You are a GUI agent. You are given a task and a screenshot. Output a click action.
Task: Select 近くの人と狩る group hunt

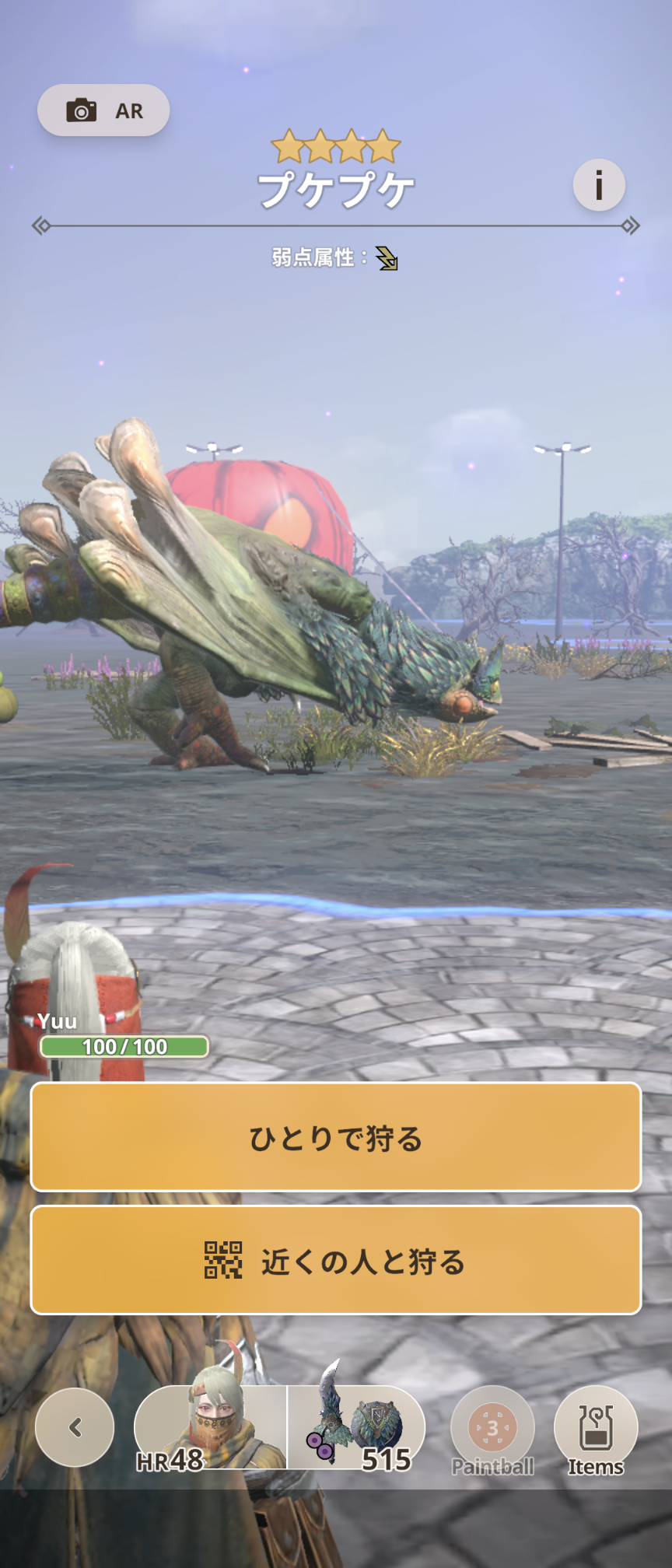(336, 1260)
